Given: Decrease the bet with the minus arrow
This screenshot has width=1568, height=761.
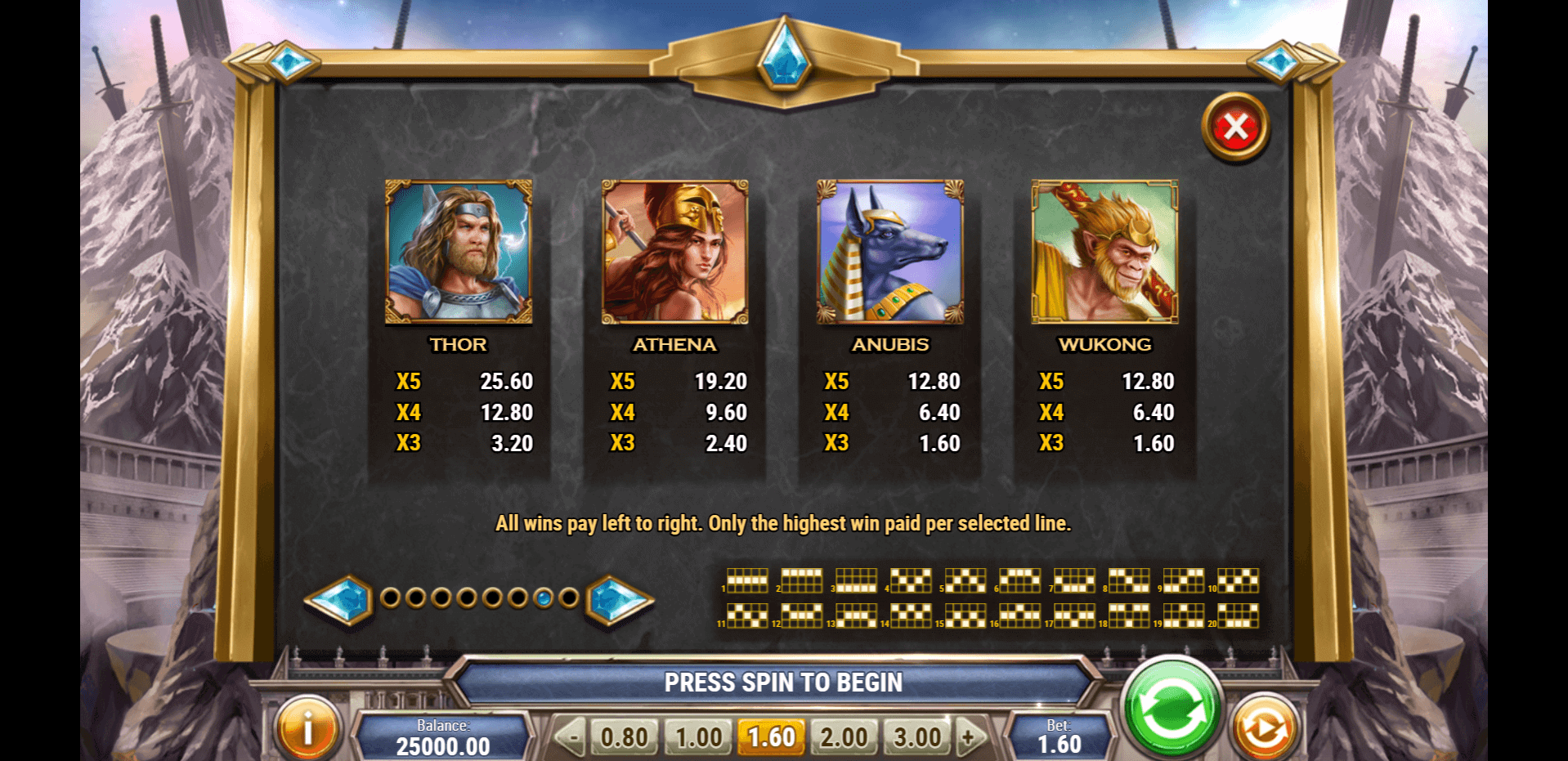Looking at the screenshot, I should click(571, 737).
